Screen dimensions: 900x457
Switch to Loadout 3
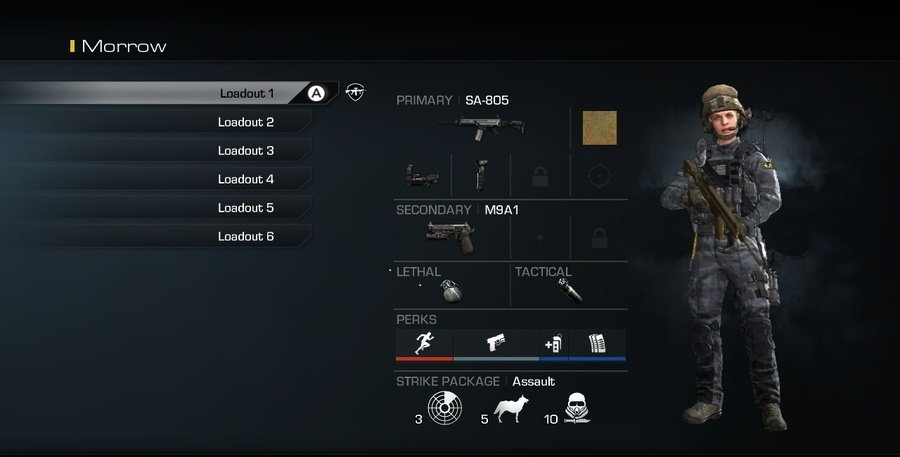pyautogui.click(x=246, y=151)
